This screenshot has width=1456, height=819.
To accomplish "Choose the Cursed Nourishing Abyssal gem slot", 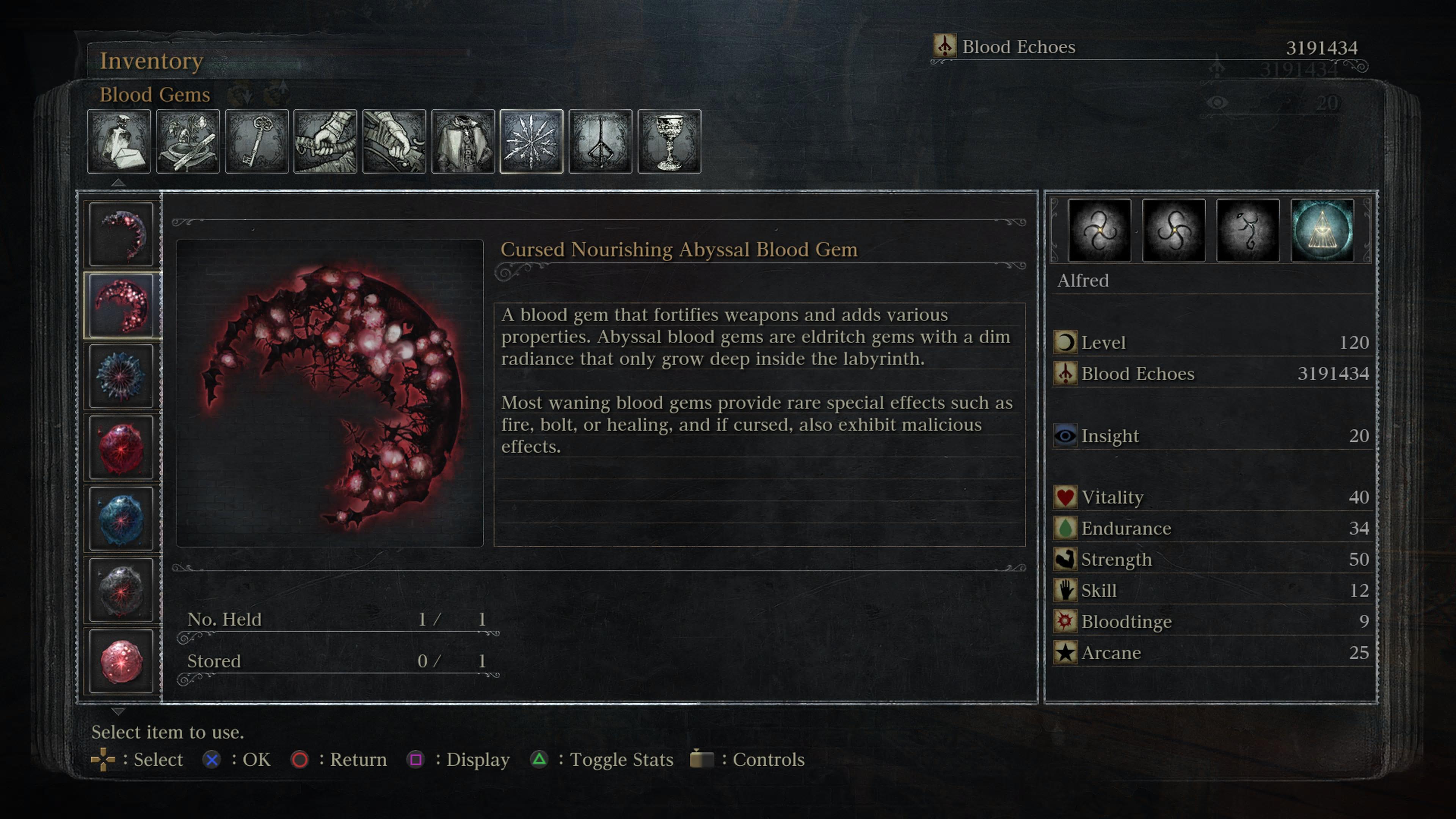I will pyautogui.click(x=121, y=305).
